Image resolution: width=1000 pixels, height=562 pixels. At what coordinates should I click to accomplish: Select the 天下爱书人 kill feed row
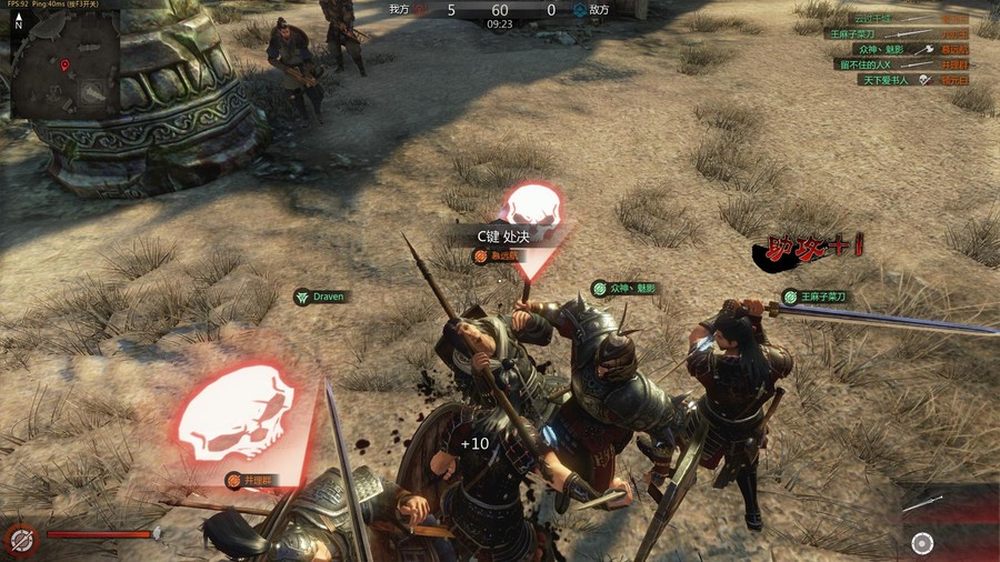[895, 80]
